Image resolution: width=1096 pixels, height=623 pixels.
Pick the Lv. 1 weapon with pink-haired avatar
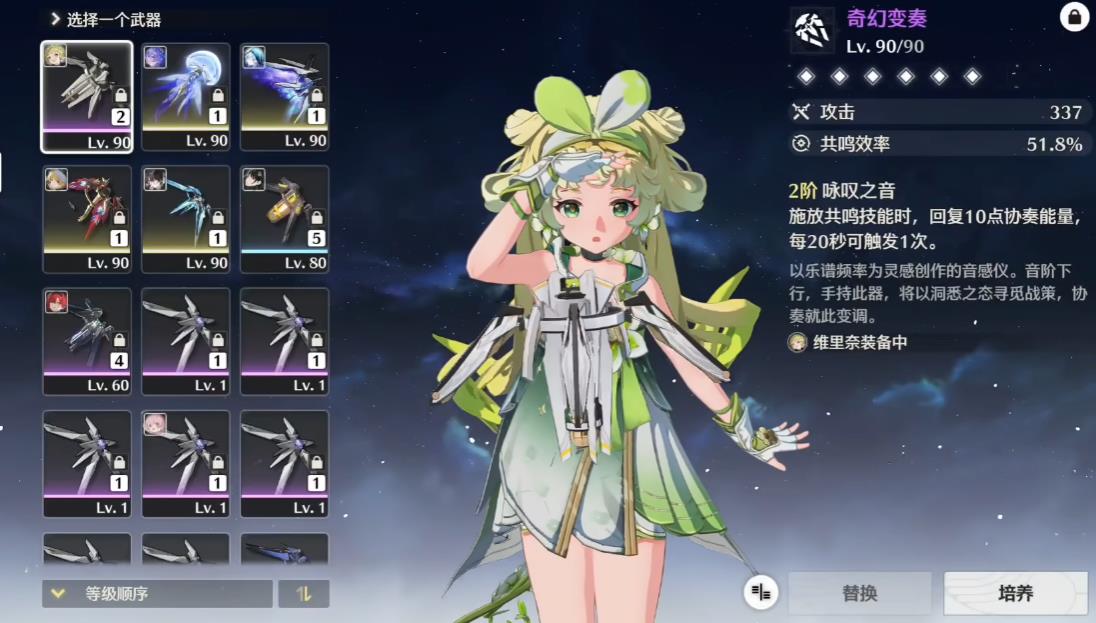pyautogui.click(x=186, y=464)
